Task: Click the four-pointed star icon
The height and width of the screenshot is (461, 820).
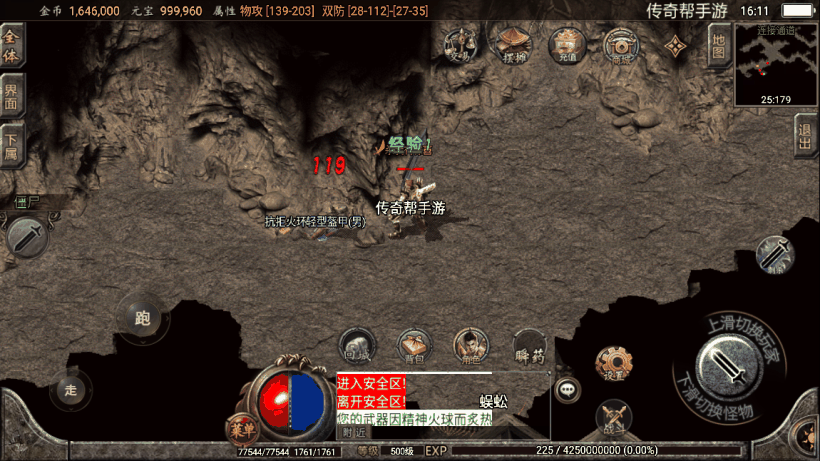Action: [x=677, y=46]
